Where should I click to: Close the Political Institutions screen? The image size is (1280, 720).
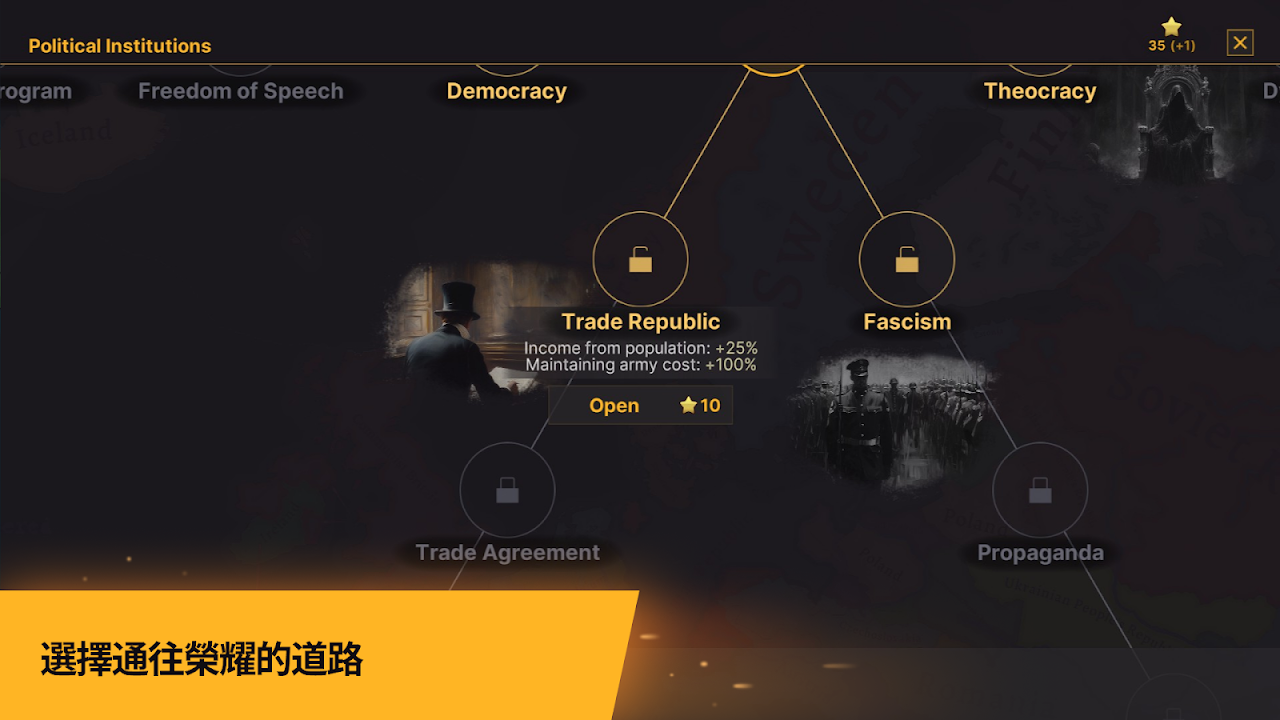1240,43
